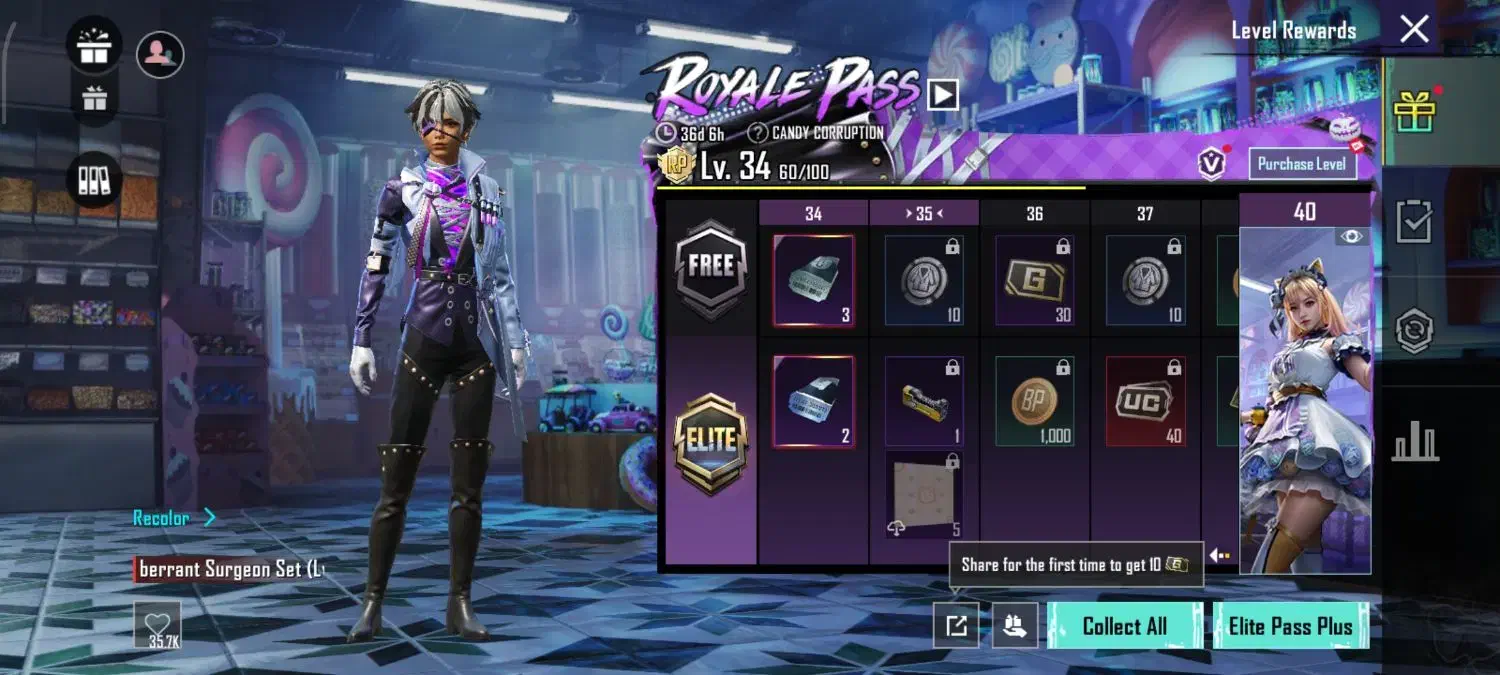
Task: Open the share button next to Collect All
Action: 956,626
